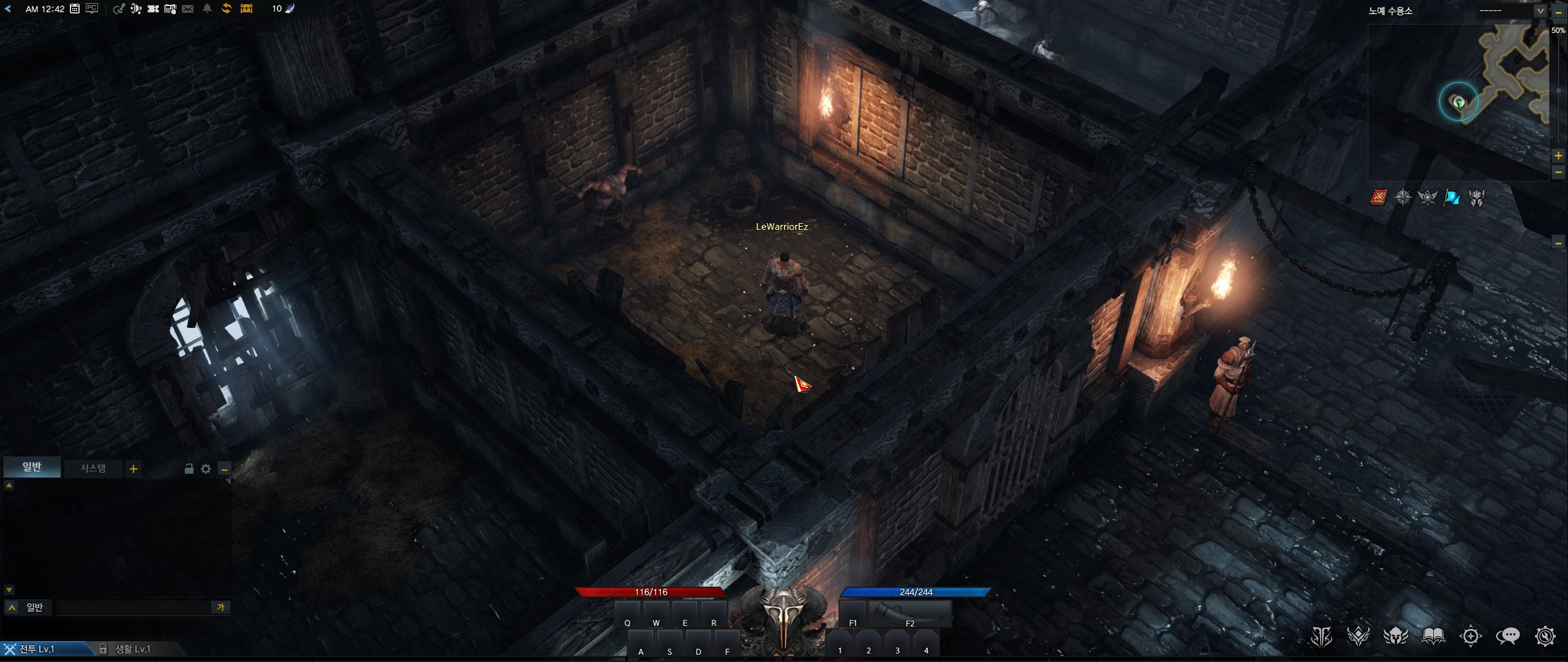Open chat settings gear icon
The width and height of the screenshot is (1568, 662).
point(206,469)
